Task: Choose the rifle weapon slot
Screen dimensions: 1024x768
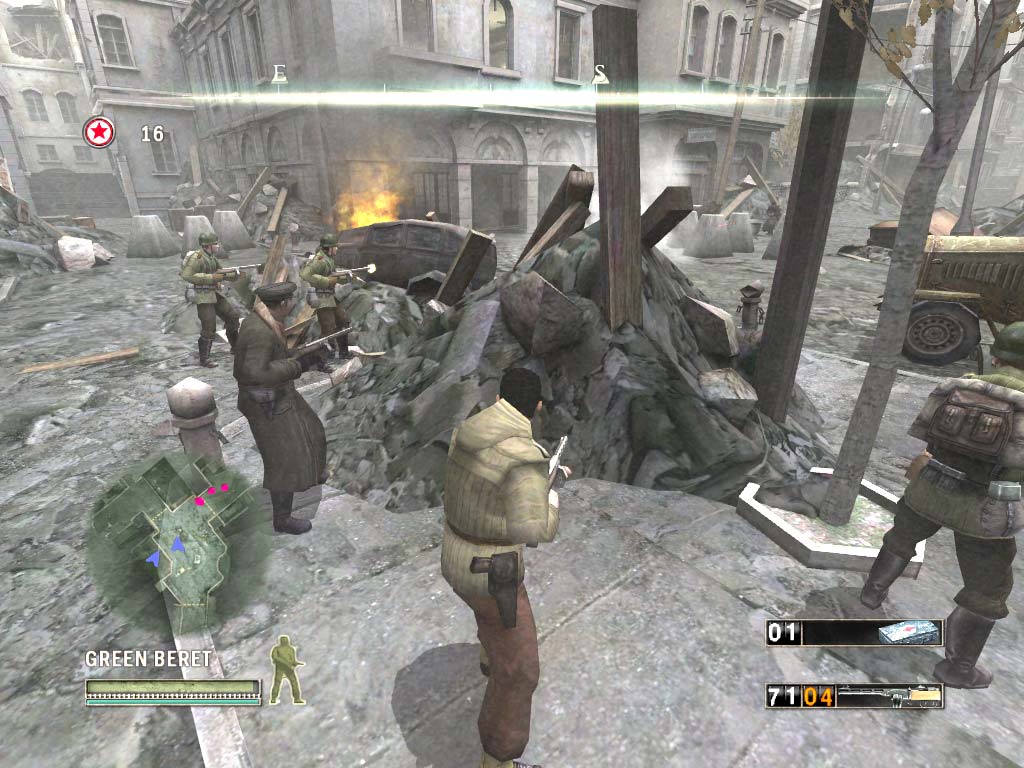Action: coord(890,696)
